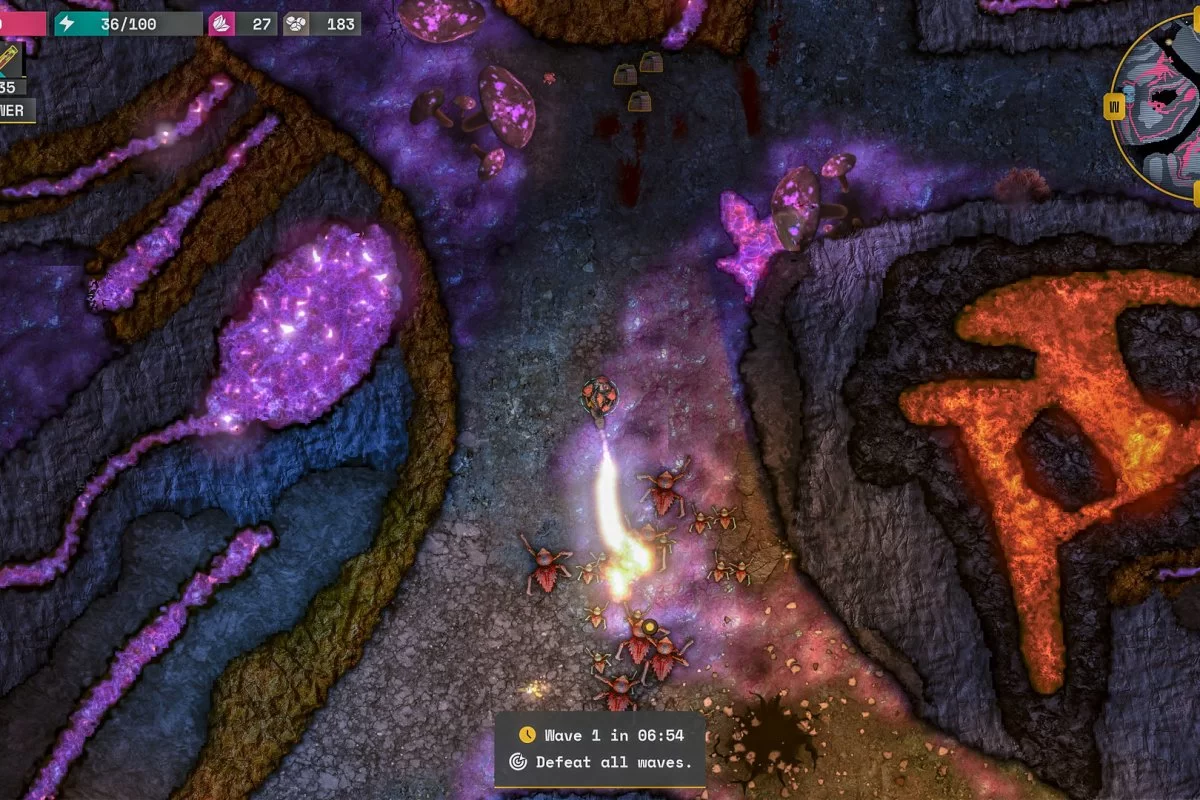Viewport: 1200px width, 800px height.
Task: Select the pink crystal resource icon
Action: pos(222,24)
